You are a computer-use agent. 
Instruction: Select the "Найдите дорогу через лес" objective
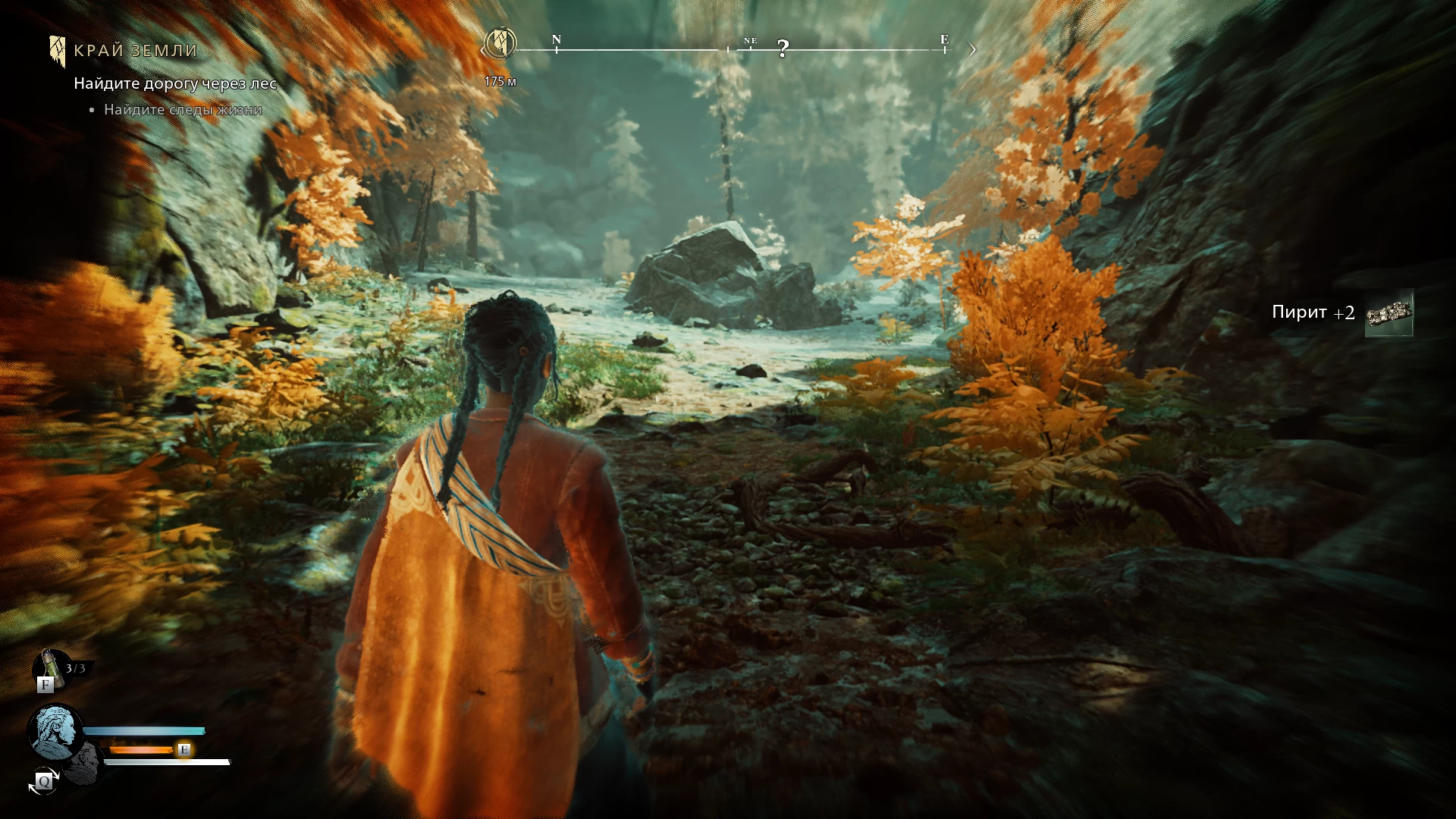click(x=174, y=83)
